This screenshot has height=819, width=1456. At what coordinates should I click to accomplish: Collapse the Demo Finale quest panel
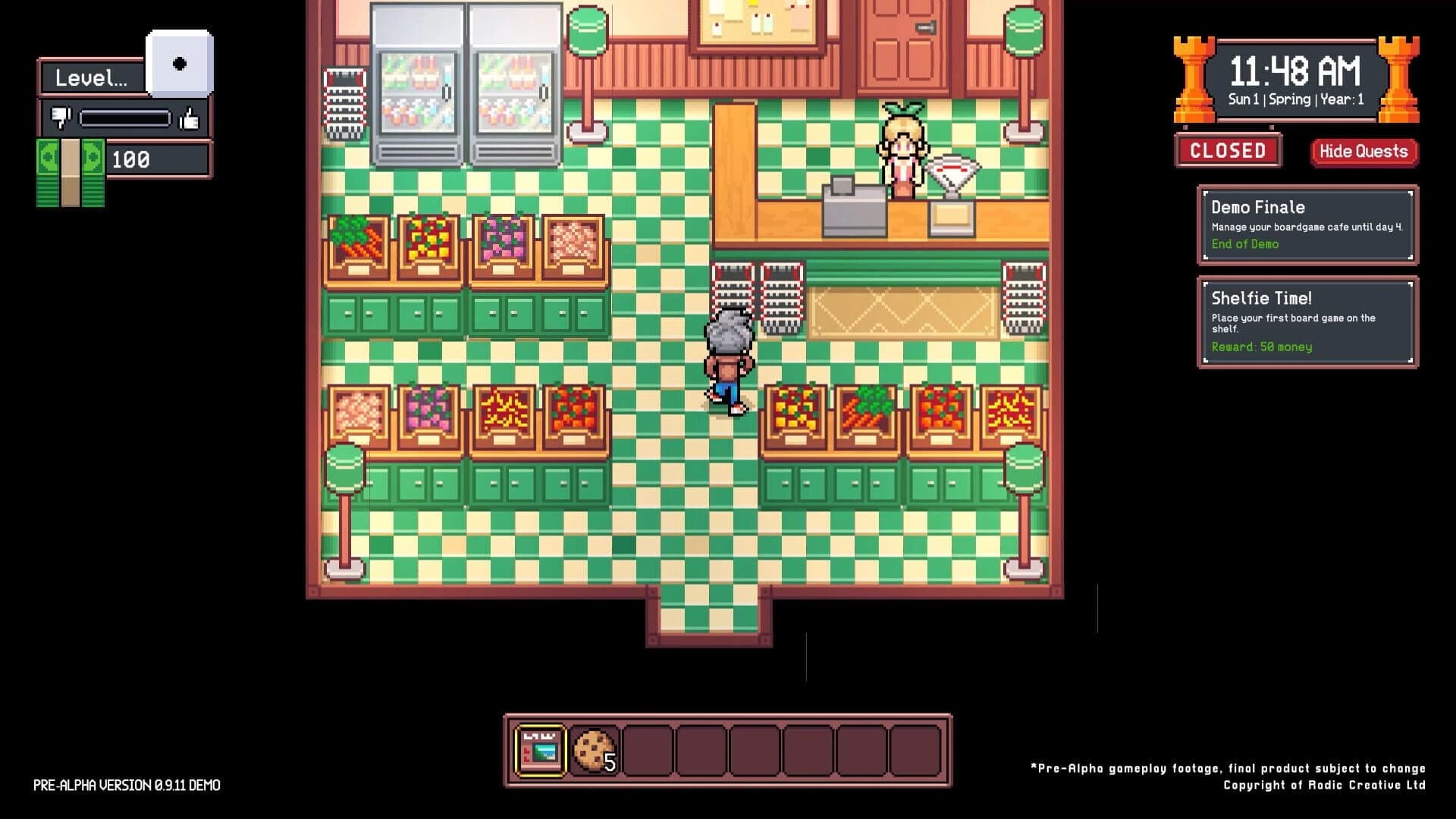pos(1306,224)
